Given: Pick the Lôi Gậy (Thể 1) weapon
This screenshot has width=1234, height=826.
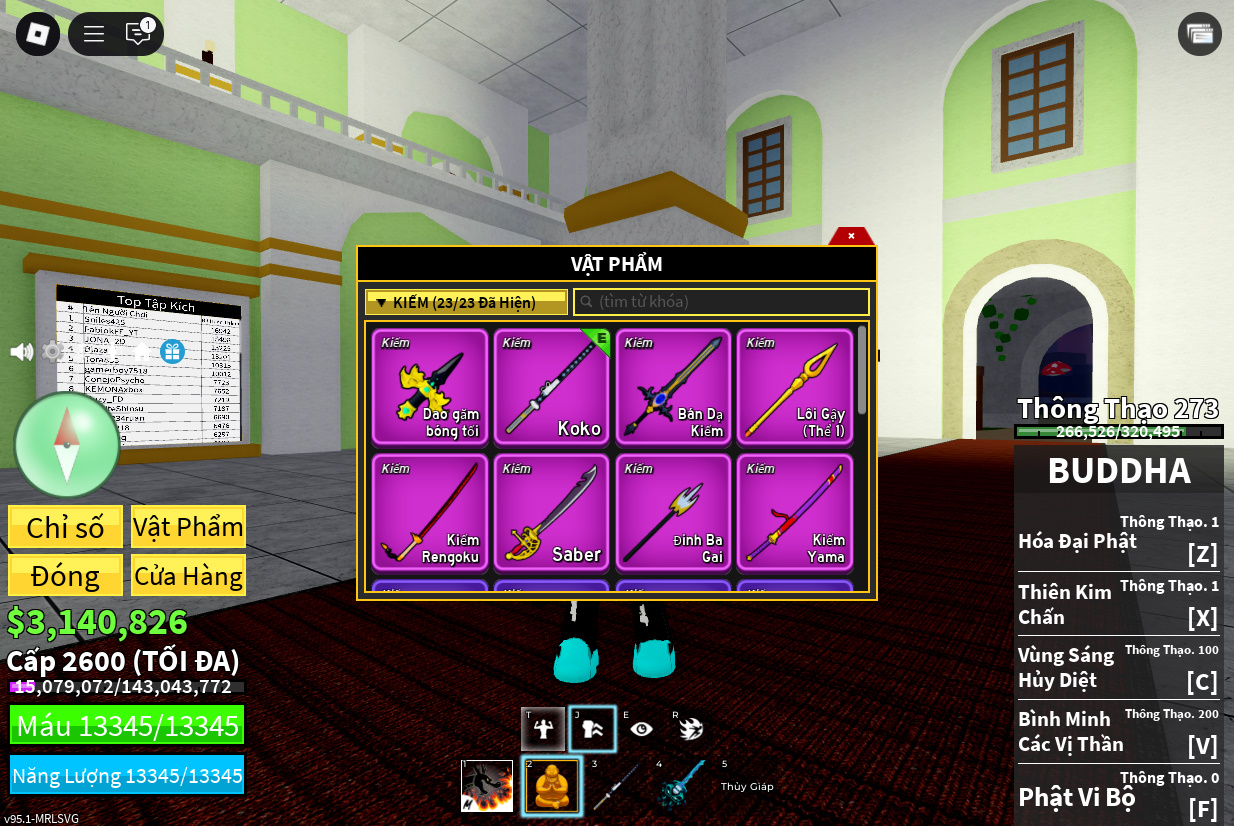Looking at the screenshot, I should point(795,386).
